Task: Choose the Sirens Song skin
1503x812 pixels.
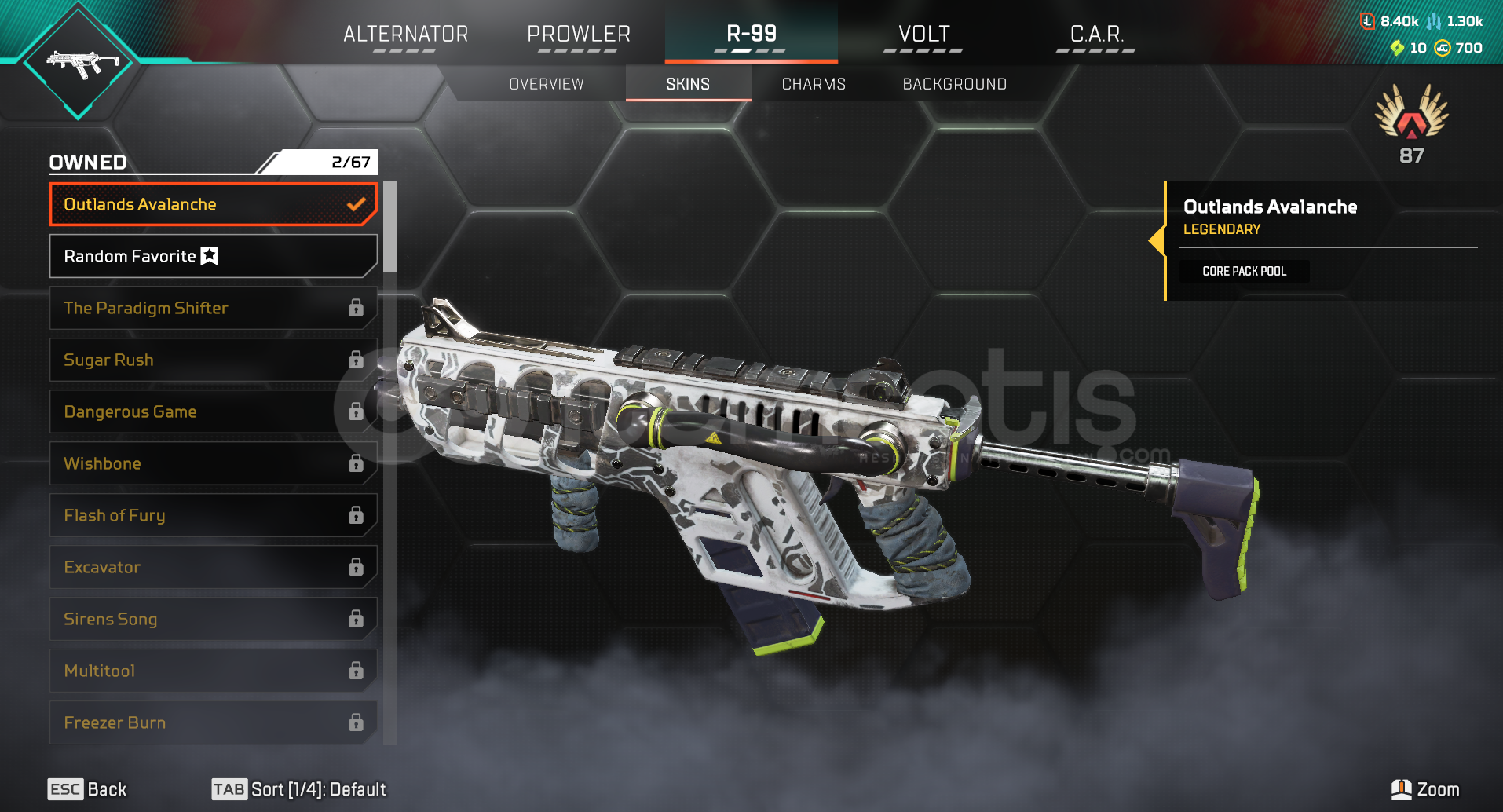Action: [x=213, y=619]
